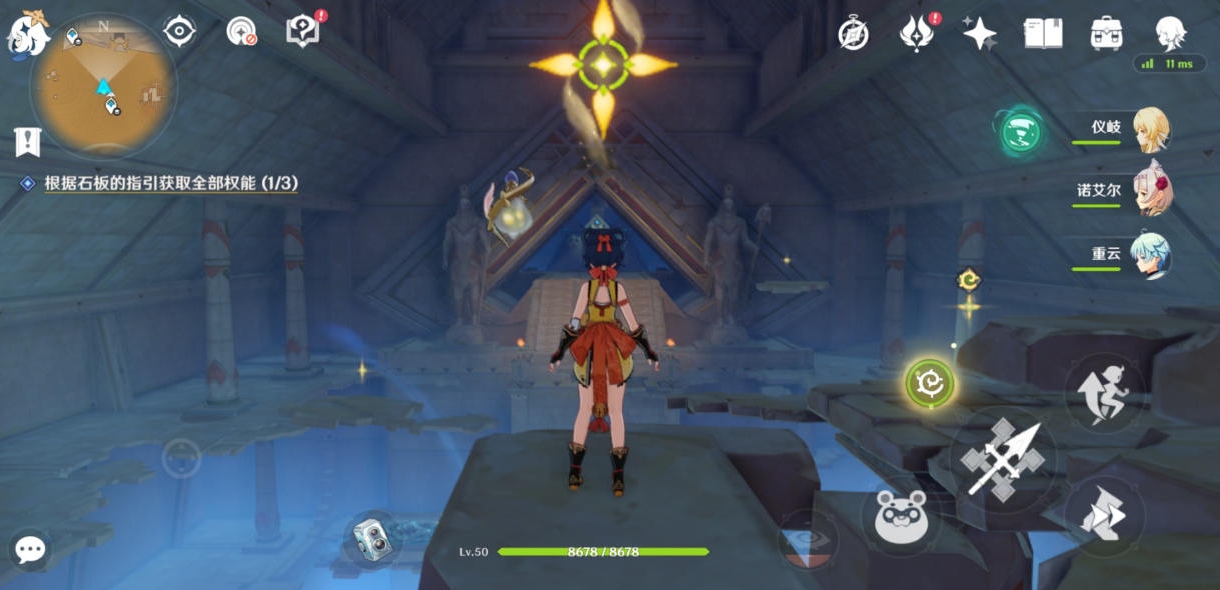
Task: Open the Adventurer Handbook book icon
Action: click(x=1043, y=34)
